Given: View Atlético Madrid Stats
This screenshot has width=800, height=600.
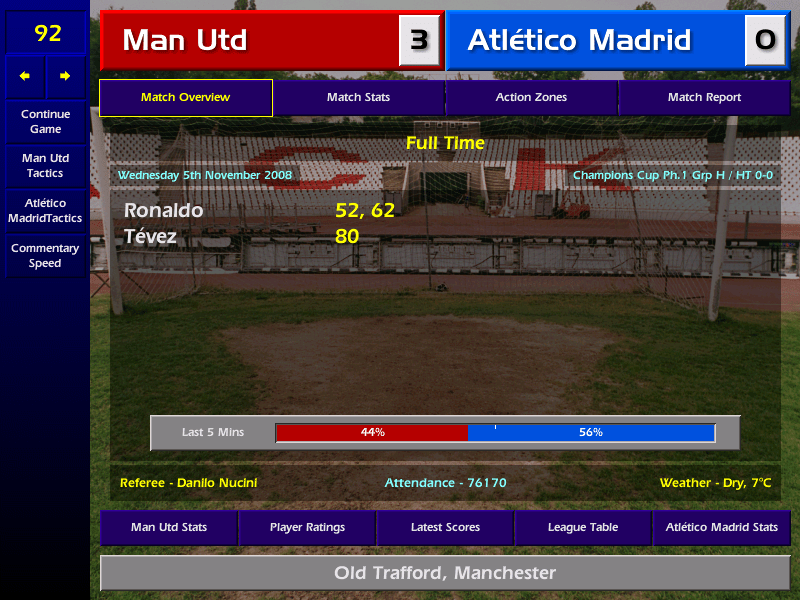Looking at the screenshot, I should [721, 527].
